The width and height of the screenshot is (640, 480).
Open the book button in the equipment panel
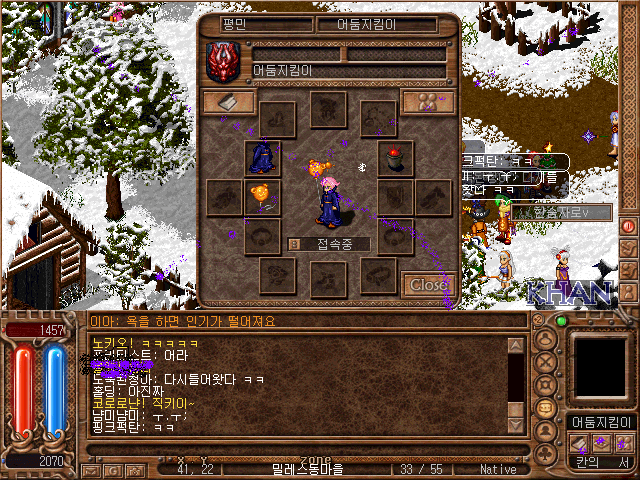tap(228, 102)
